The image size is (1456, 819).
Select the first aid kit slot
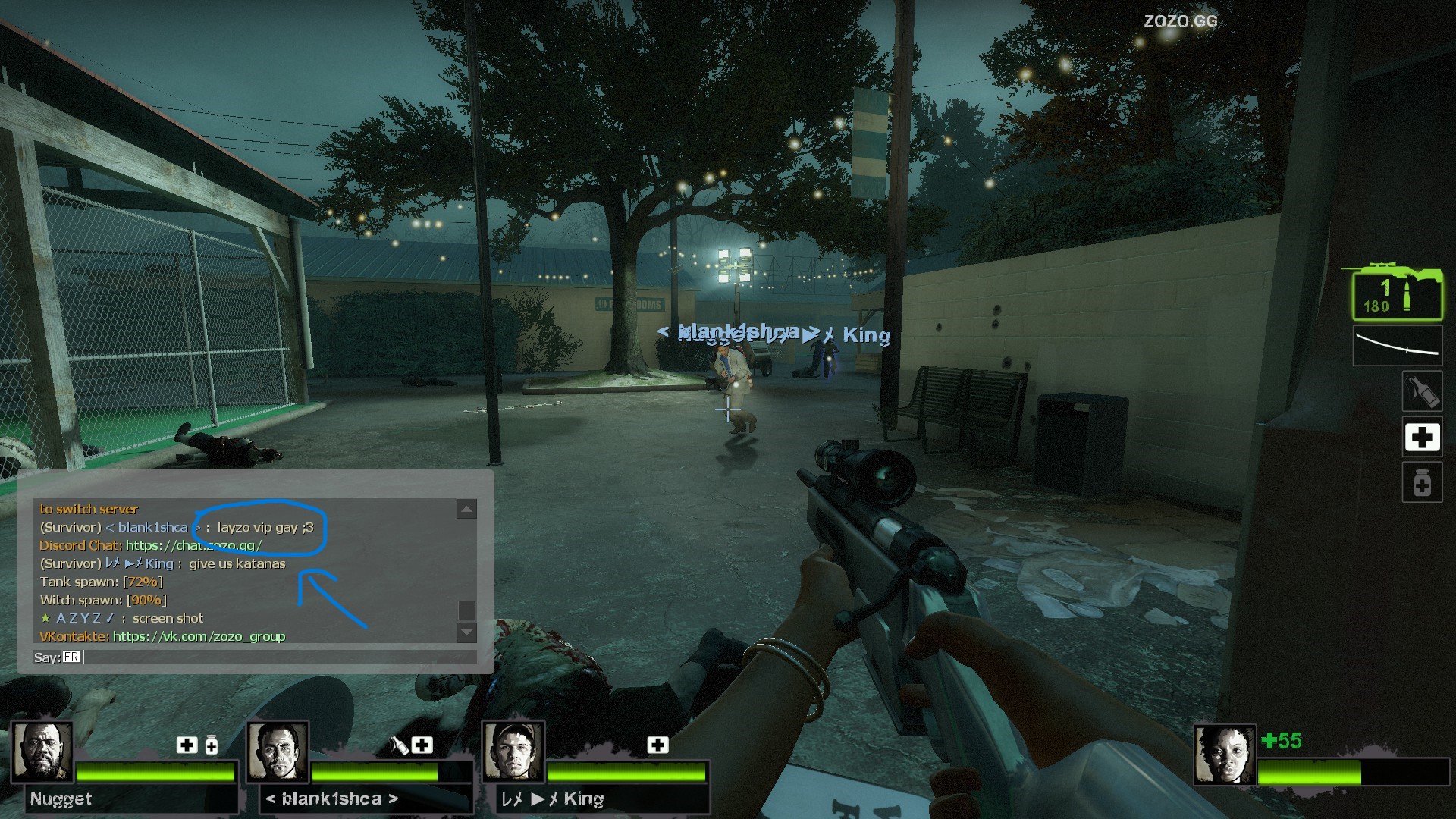tap(1421, 437)
